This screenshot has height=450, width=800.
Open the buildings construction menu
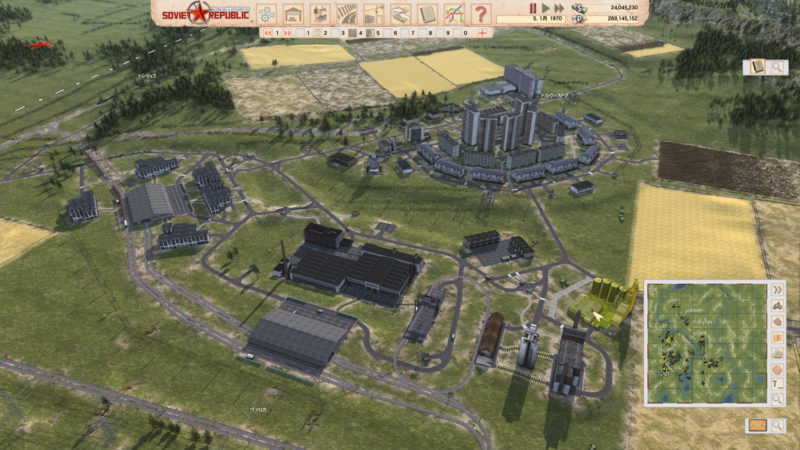pyautogui.click(x=294, y=14)
